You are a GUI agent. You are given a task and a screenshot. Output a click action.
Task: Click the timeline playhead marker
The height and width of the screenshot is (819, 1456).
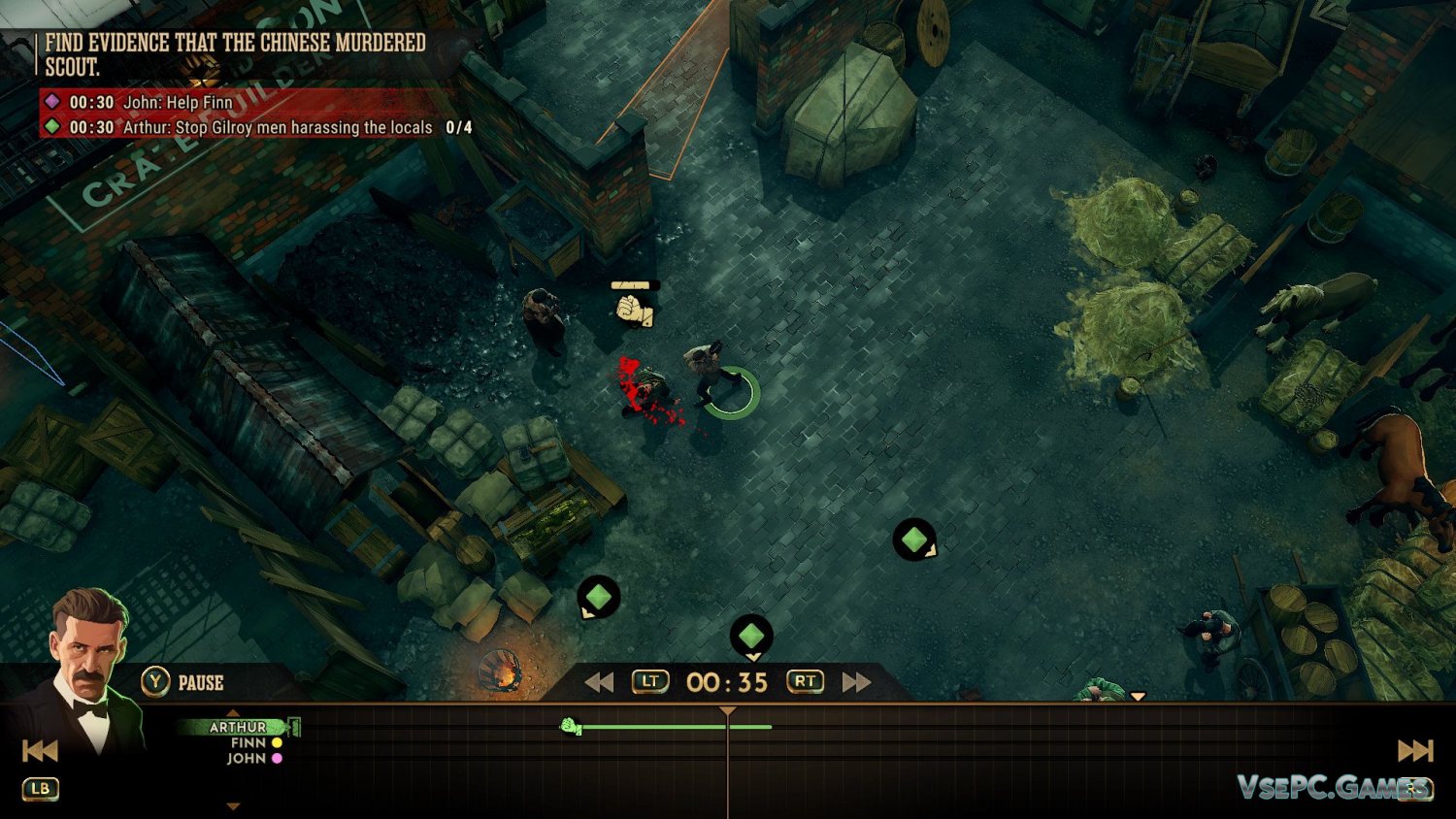pos(727,712)
